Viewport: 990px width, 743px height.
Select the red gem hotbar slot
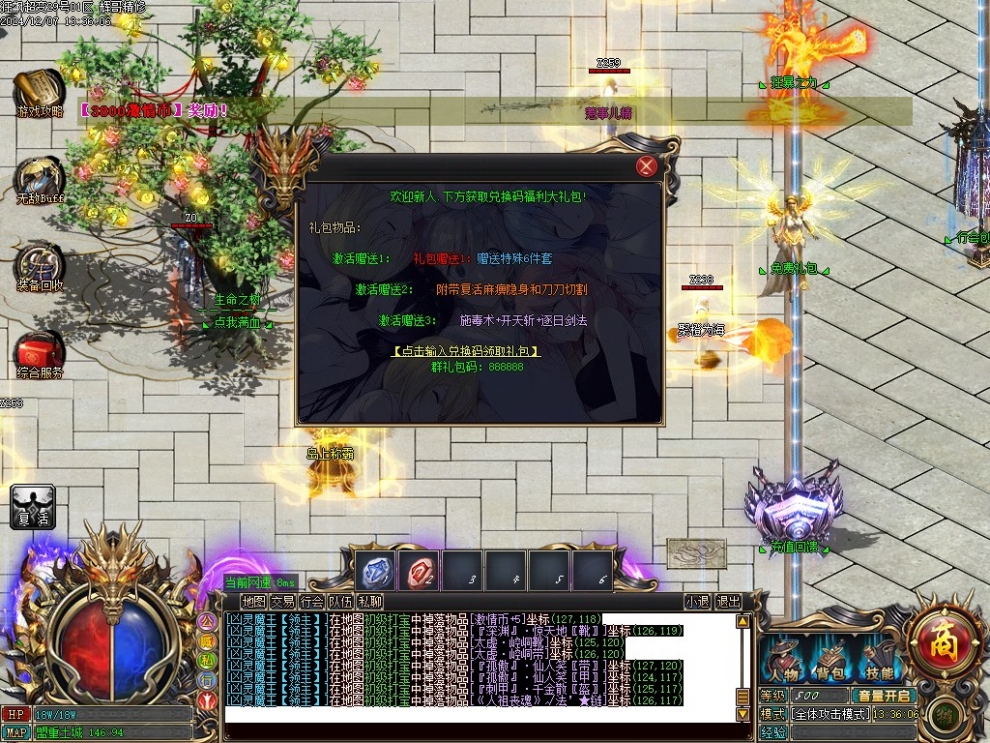click(x=419, y=571)
